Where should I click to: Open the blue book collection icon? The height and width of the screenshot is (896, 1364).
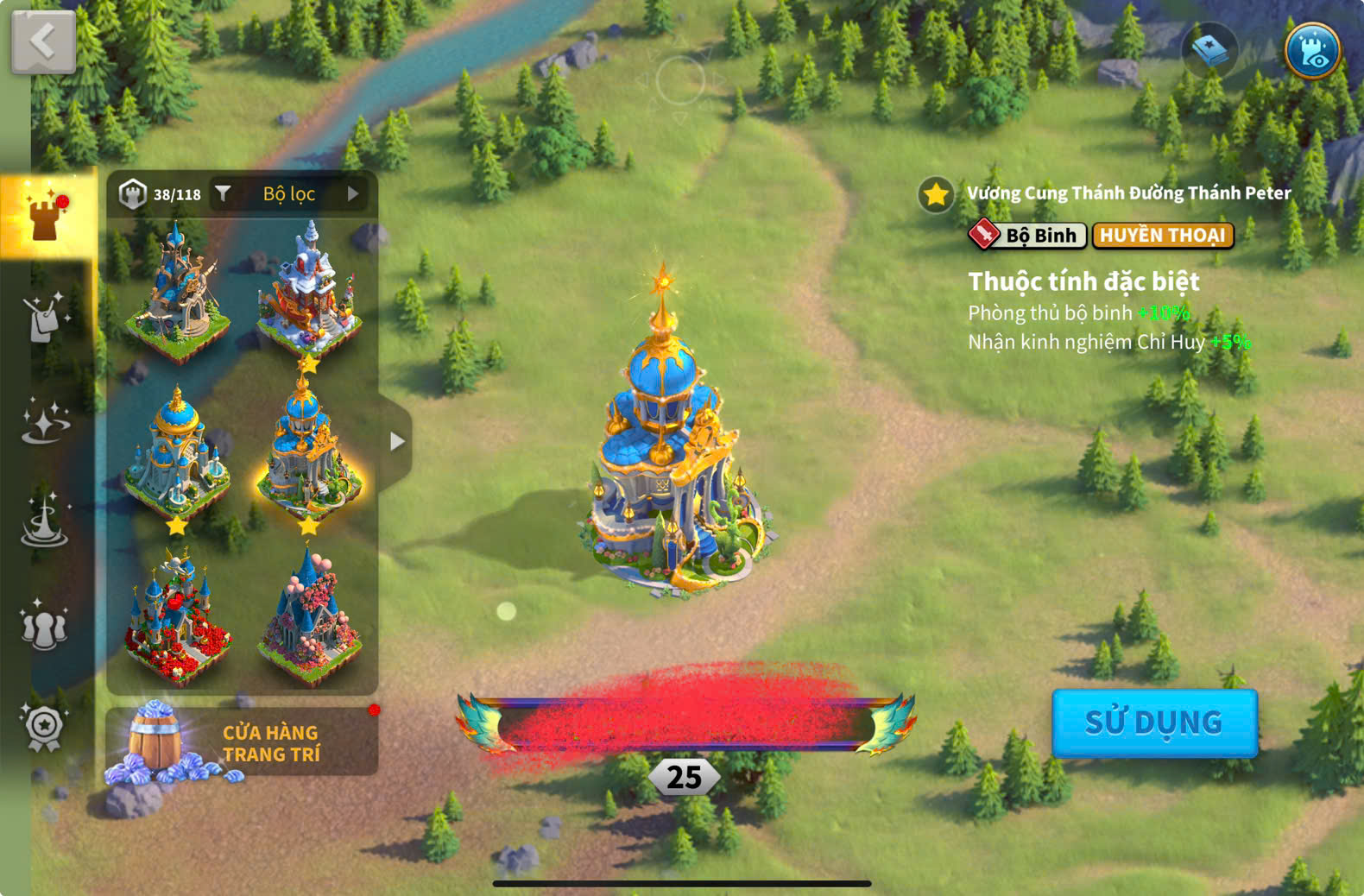(1209, 51)
